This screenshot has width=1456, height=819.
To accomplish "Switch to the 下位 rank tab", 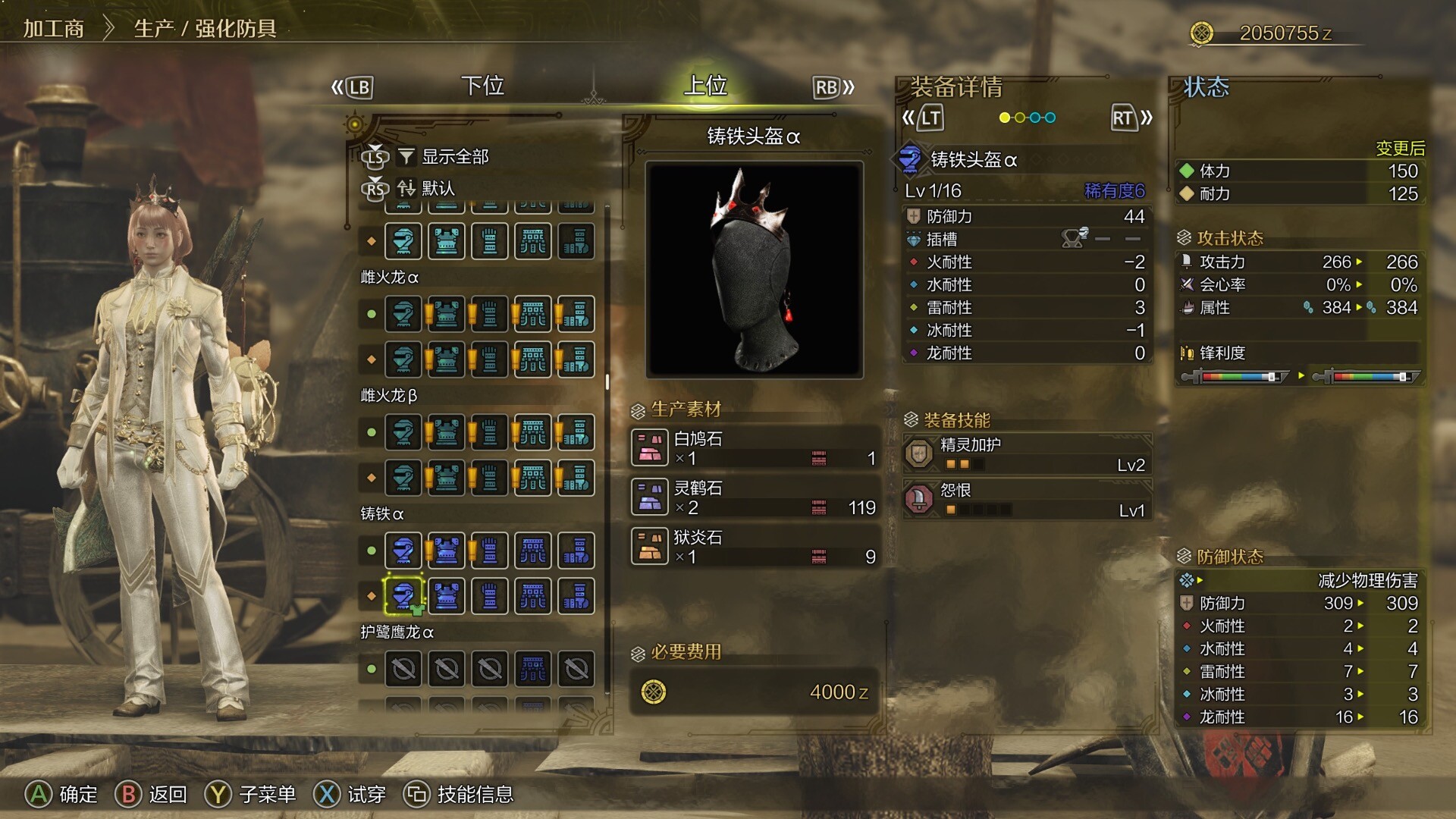I will pyautogui.click(x=482, y=86).
